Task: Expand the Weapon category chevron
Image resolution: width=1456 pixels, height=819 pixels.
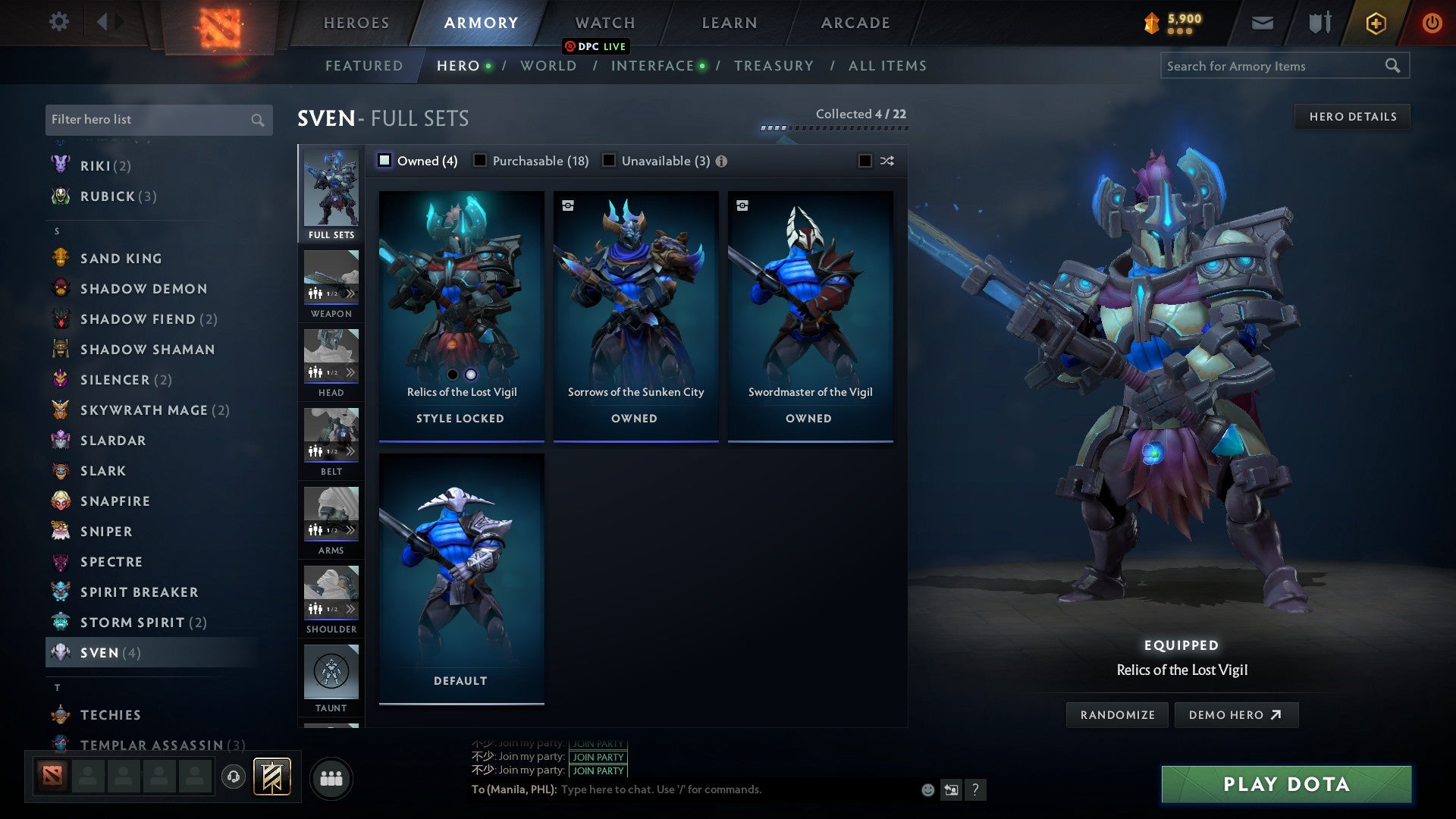Action: click(351, 293)
